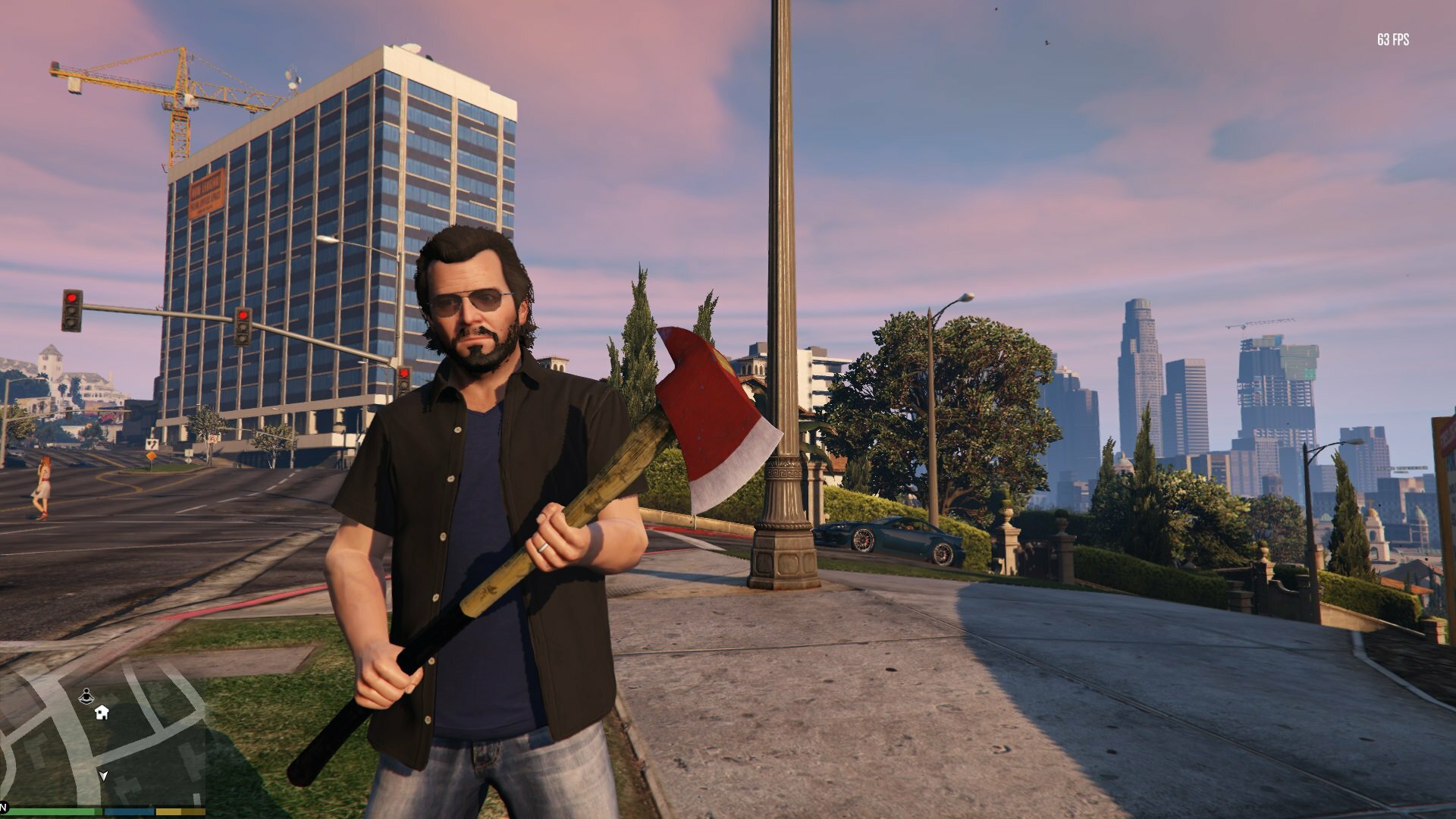Select the yoga marker on the minimap

86,695
